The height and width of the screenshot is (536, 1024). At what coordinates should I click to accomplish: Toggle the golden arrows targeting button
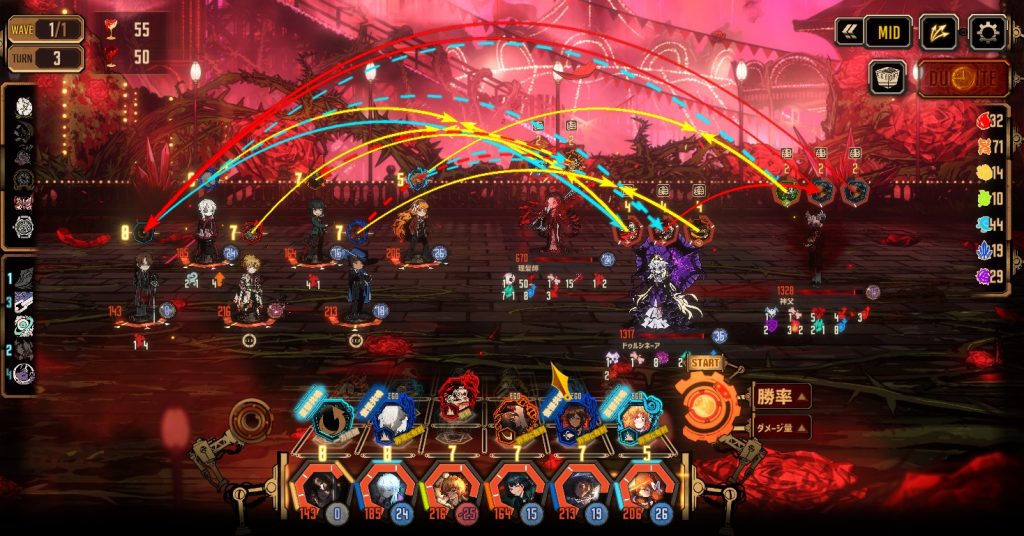click(938, 32)
